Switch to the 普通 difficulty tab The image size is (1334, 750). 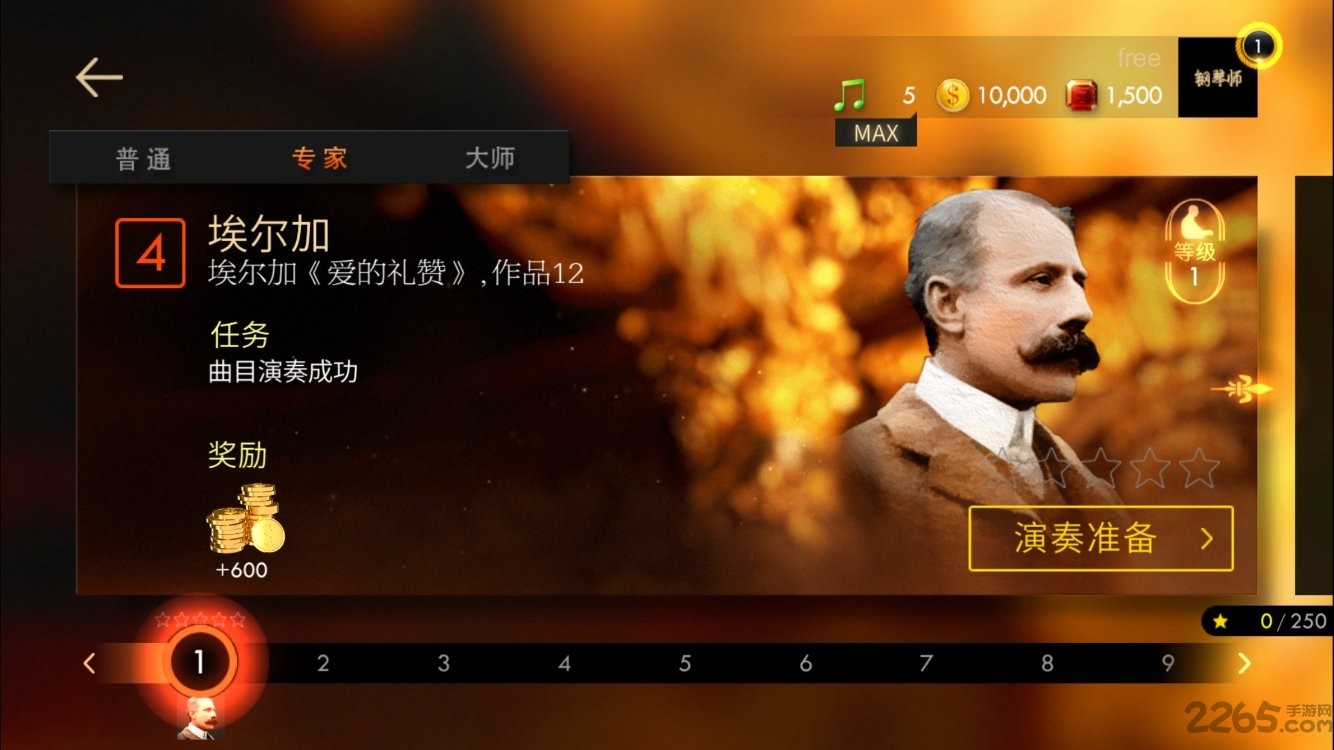pyautogui.click(x=143, y=158)
